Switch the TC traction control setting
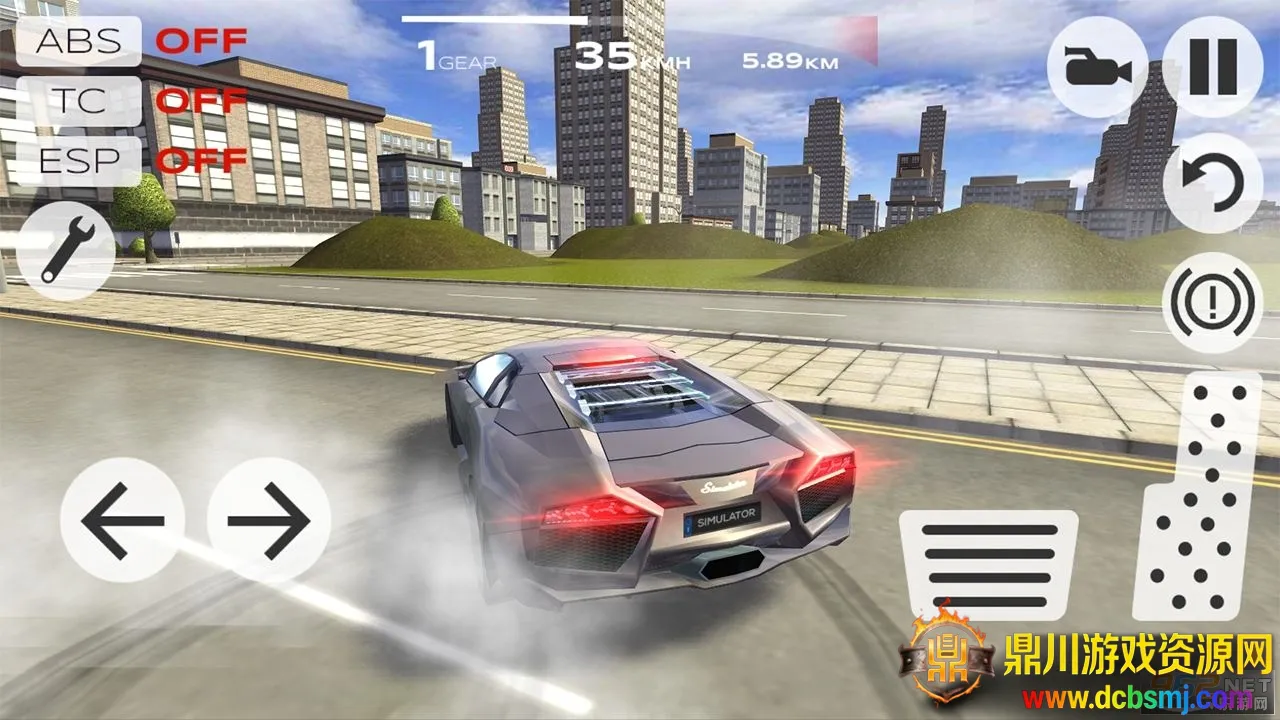 pyautogui.click(x=78, y=101)
